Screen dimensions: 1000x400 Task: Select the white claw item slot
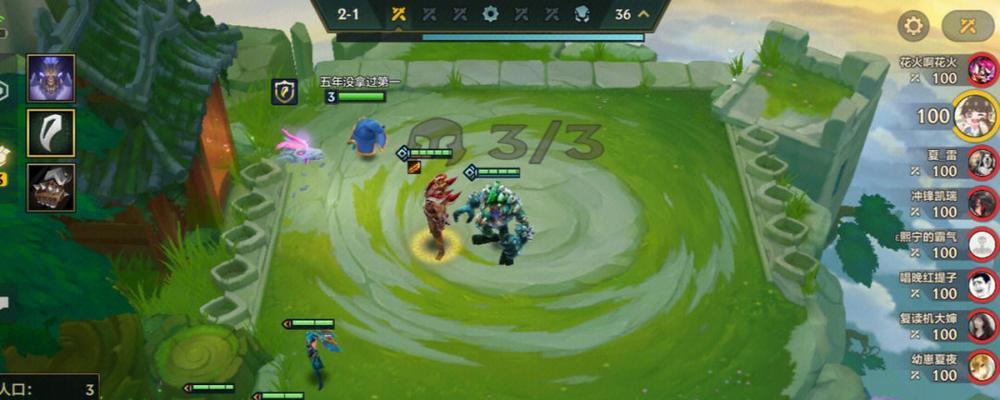[51, 133]
